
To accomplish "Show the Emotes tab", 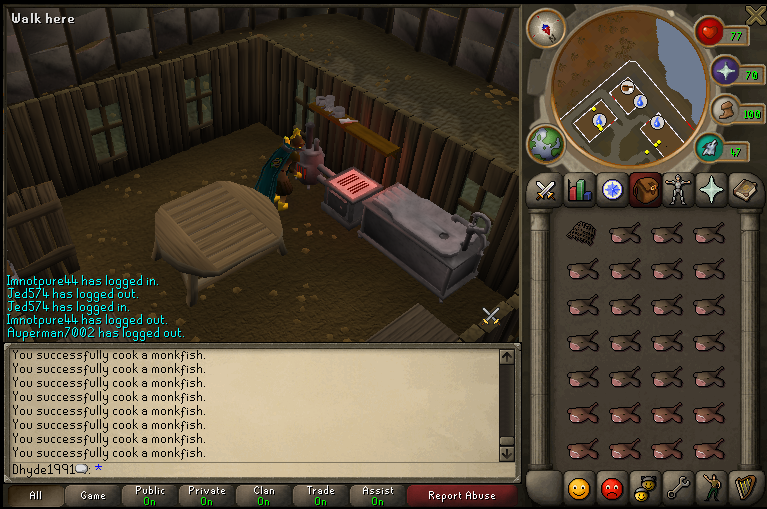I will pyautogui.click(x=711, y=489).
